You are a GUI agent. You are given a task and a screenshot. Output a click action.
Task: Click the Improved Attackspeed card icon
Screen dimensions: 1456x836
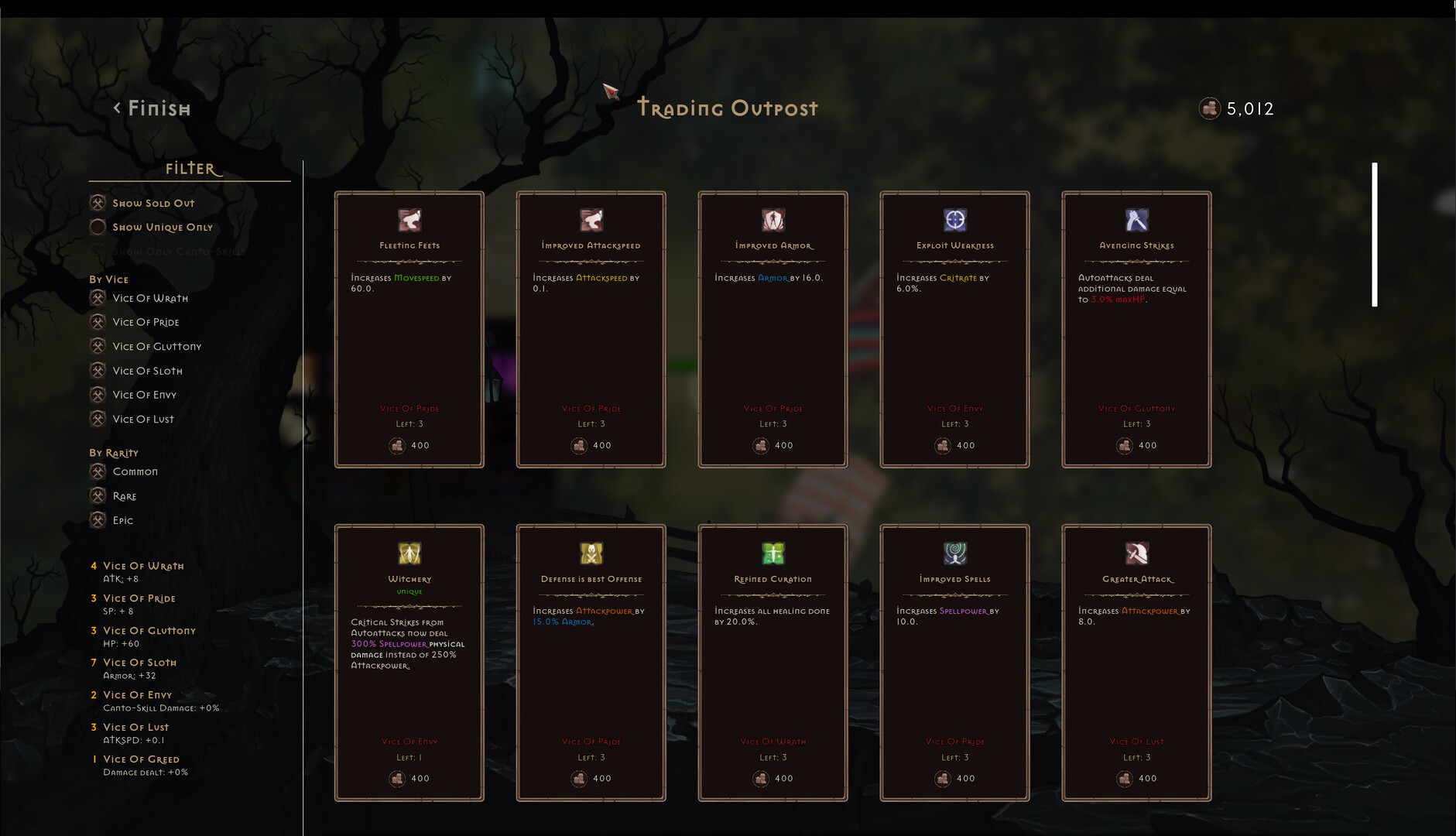click(591, 221)
